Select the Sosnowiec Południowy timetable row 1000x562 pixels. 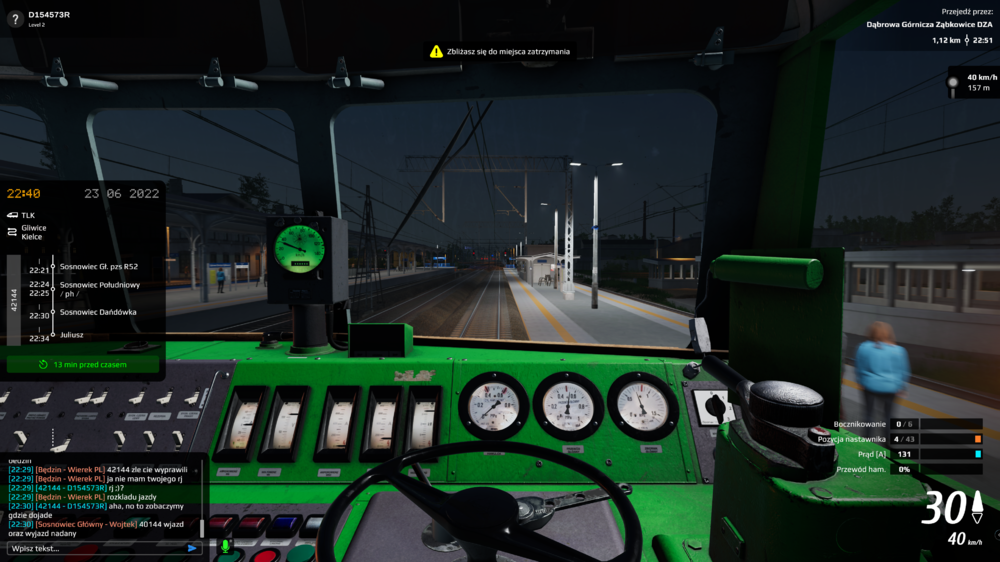[100, 285]
